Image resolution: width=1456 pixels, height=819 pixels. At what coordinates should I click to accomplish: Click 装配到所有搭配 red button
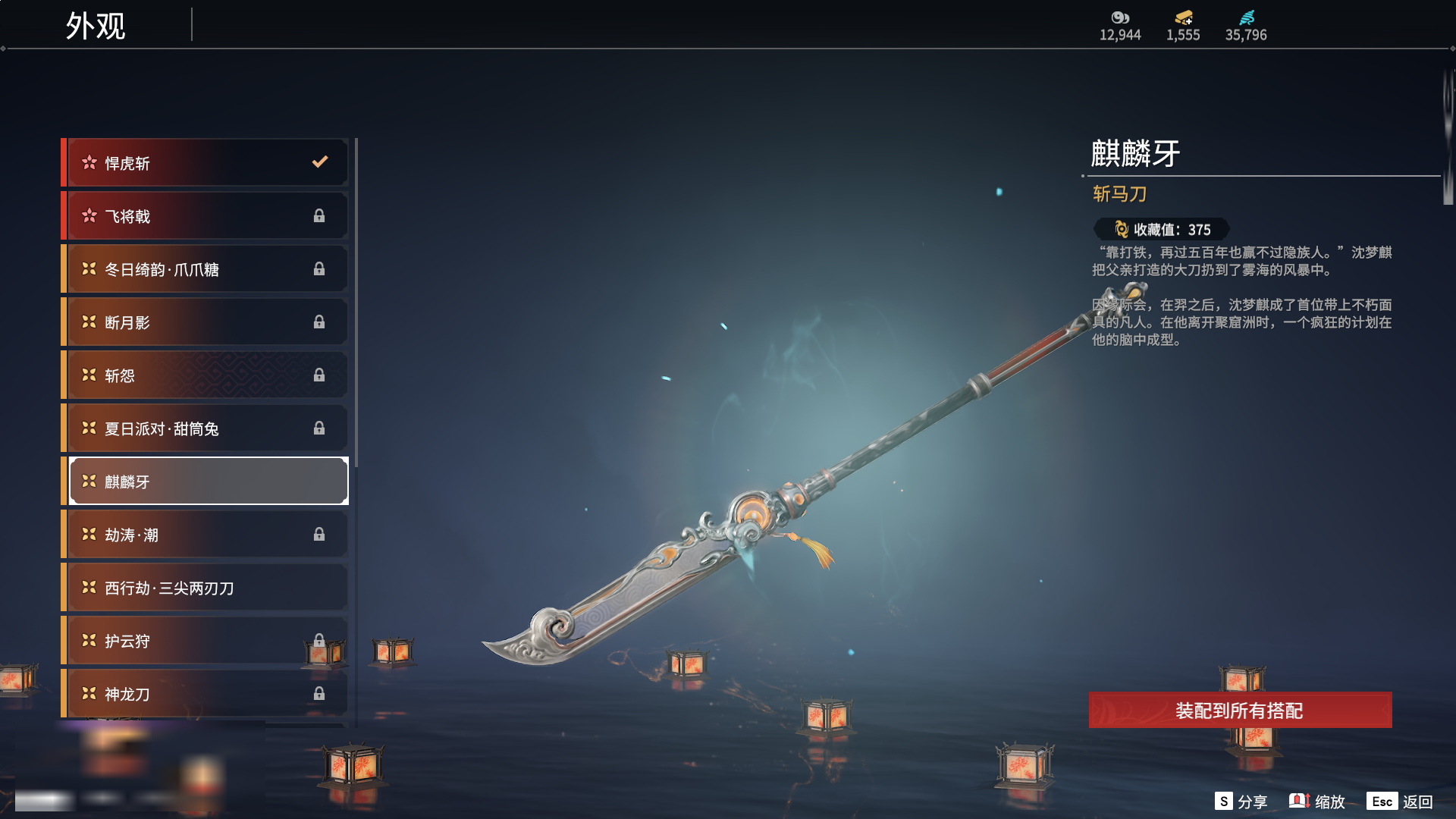1240,711
